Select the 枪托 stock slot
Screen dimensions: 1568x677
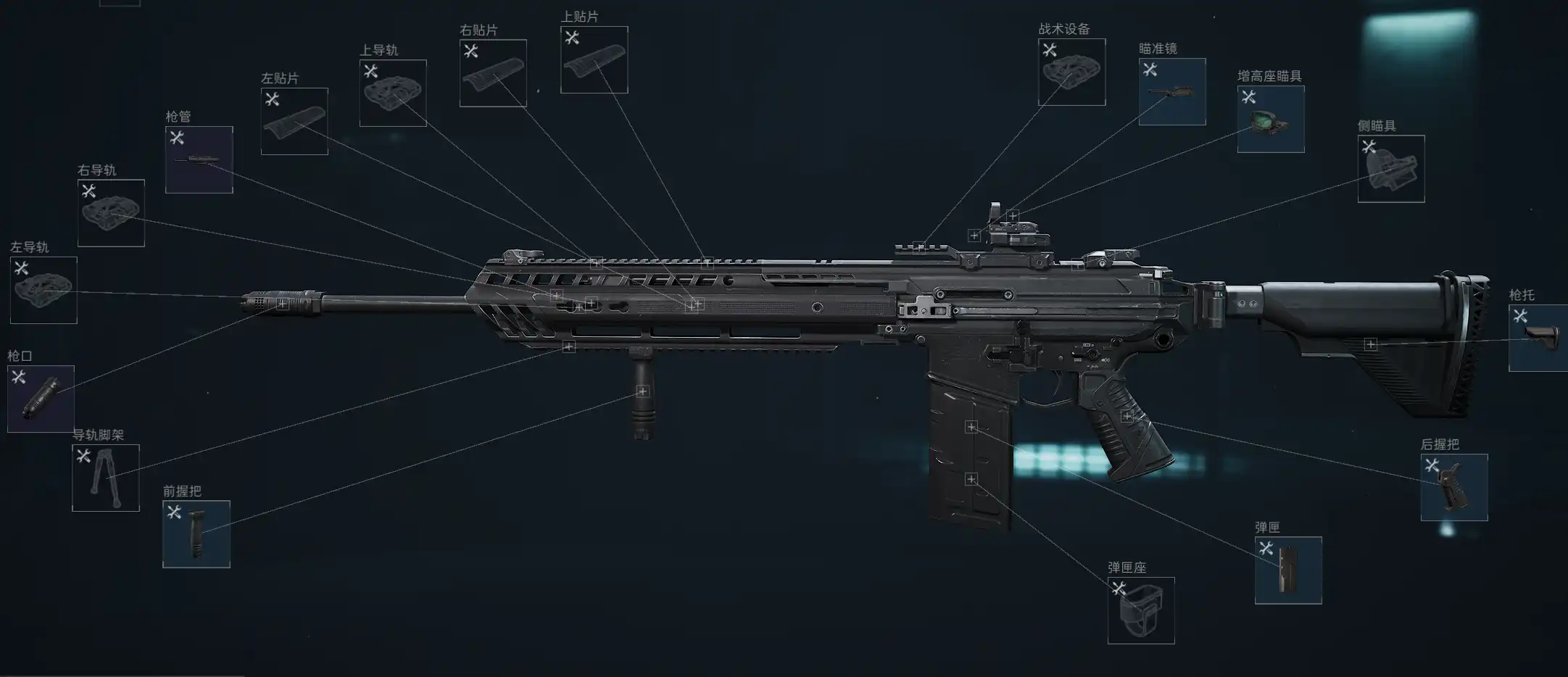[1538, 338]
